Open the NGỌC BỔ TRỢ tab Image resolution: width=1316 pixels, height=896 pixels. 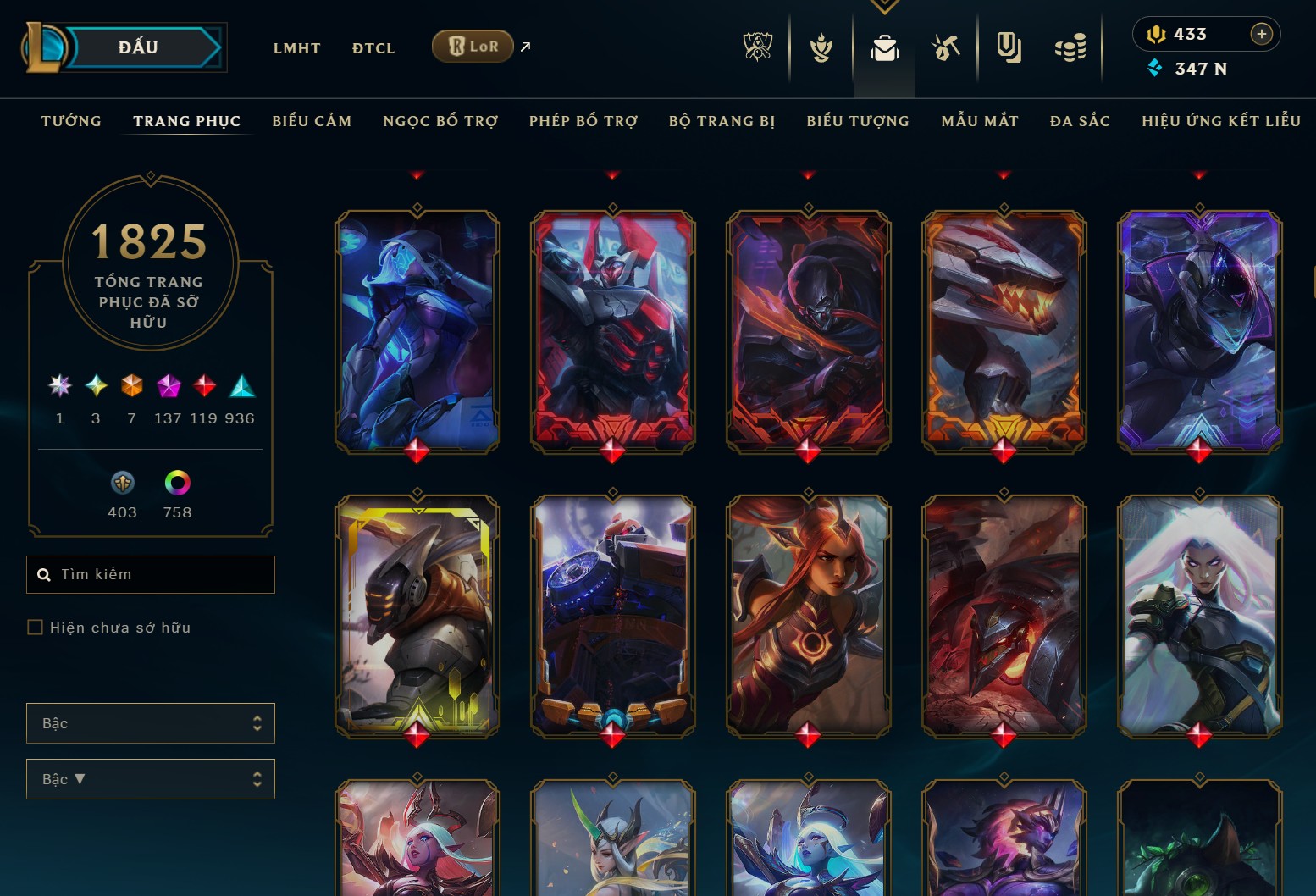(440, 121)
